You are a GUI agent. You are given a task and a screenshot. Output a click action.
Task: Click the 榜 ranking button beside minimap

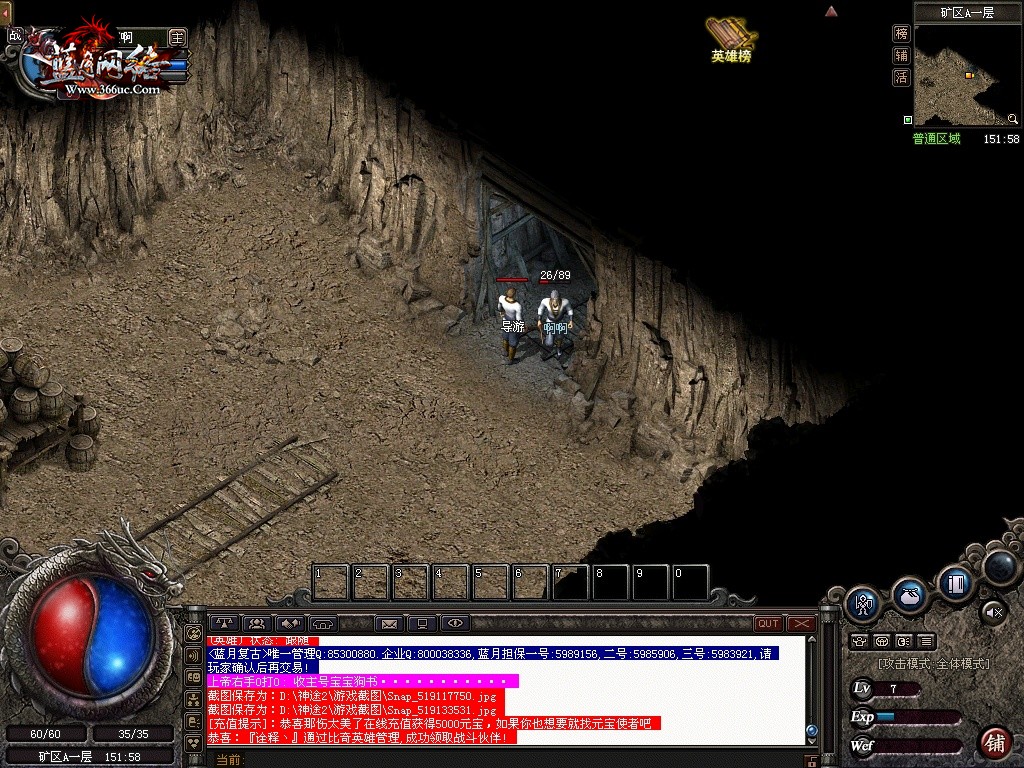pyautogui.click(x=901, y=34)
